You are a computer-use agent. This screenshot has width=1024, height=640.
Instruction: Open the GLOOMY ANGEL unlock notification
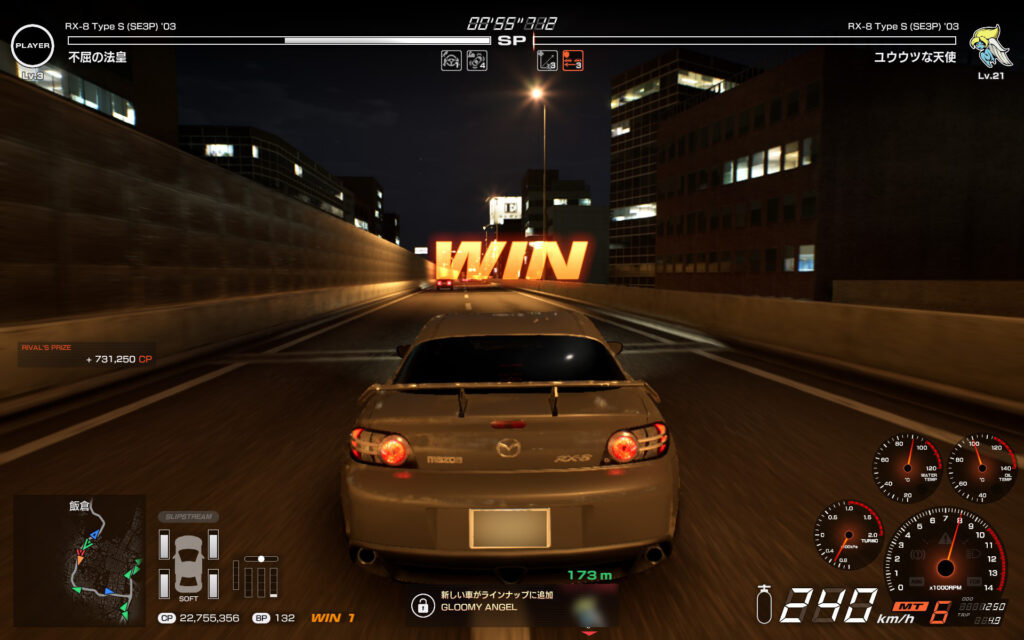[480, 604]
